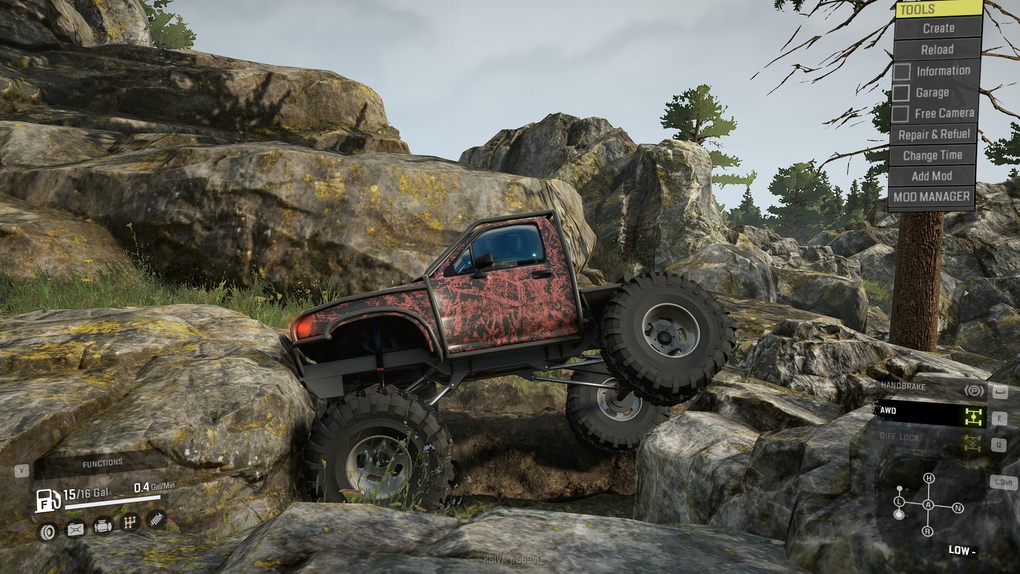Toggle the Free Camera checkbox
The height and width of the screenshot is (574, 1020).
tap(901, 114)
